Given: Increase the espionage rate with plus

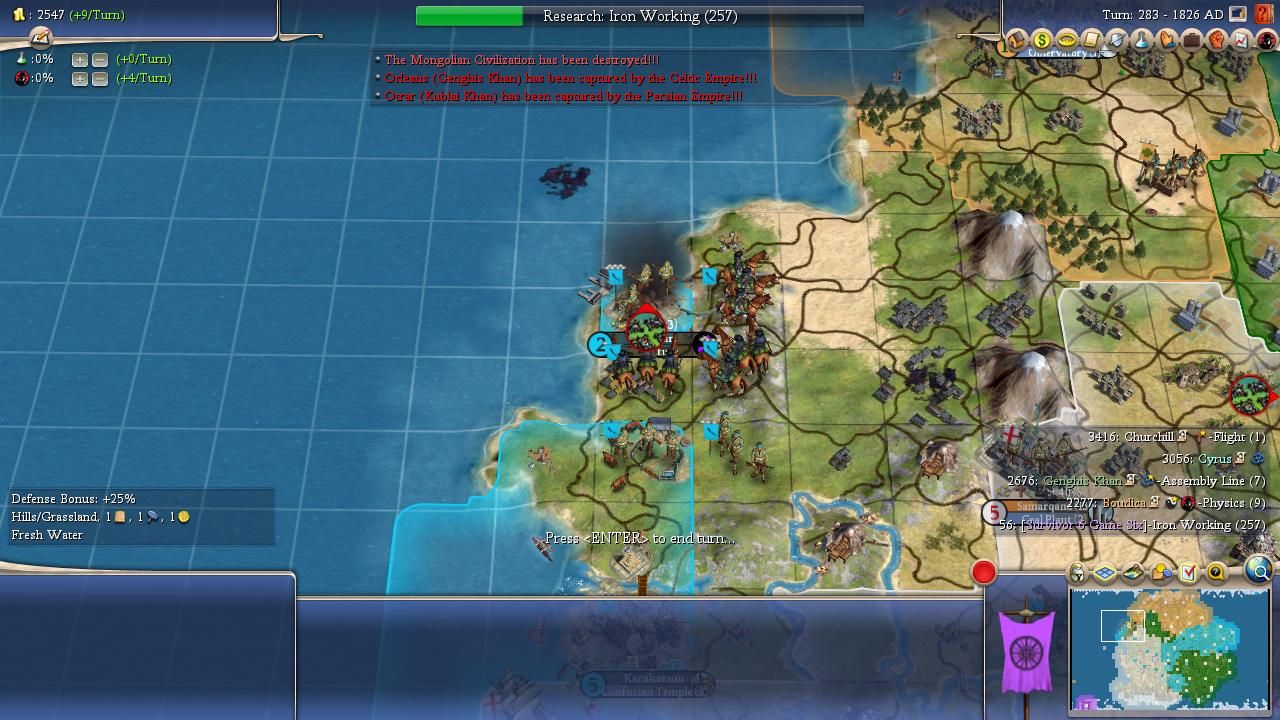Looking at the screenshot, I should 80,79.
